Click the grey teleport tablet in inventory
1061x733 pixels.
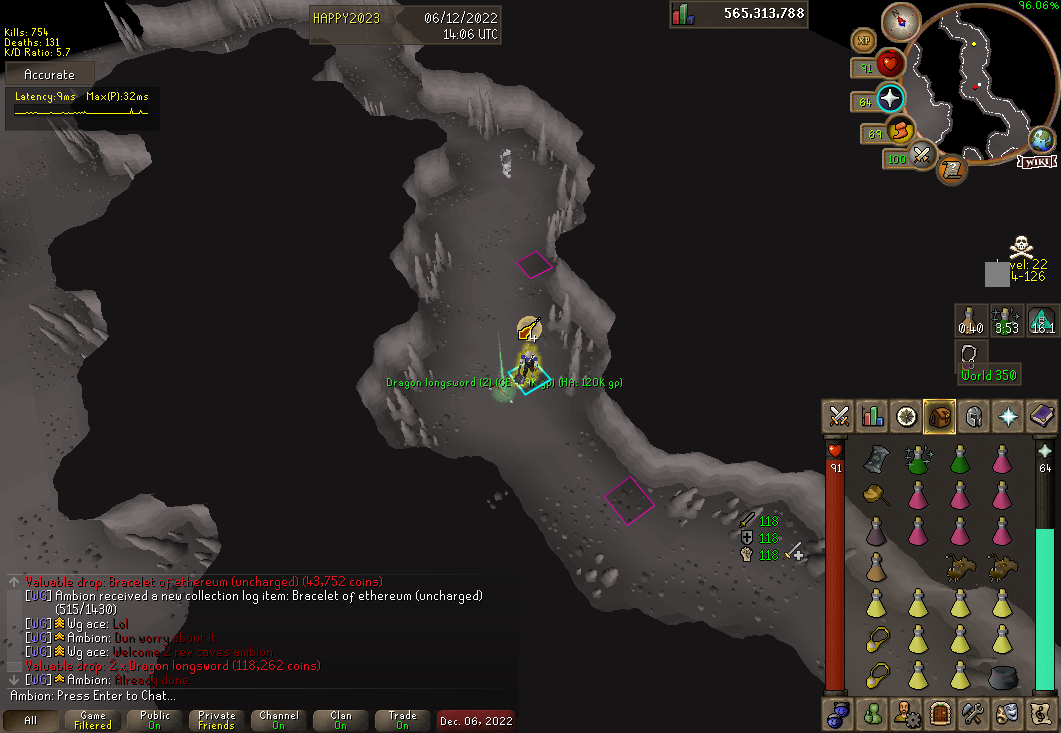(876, 458)
